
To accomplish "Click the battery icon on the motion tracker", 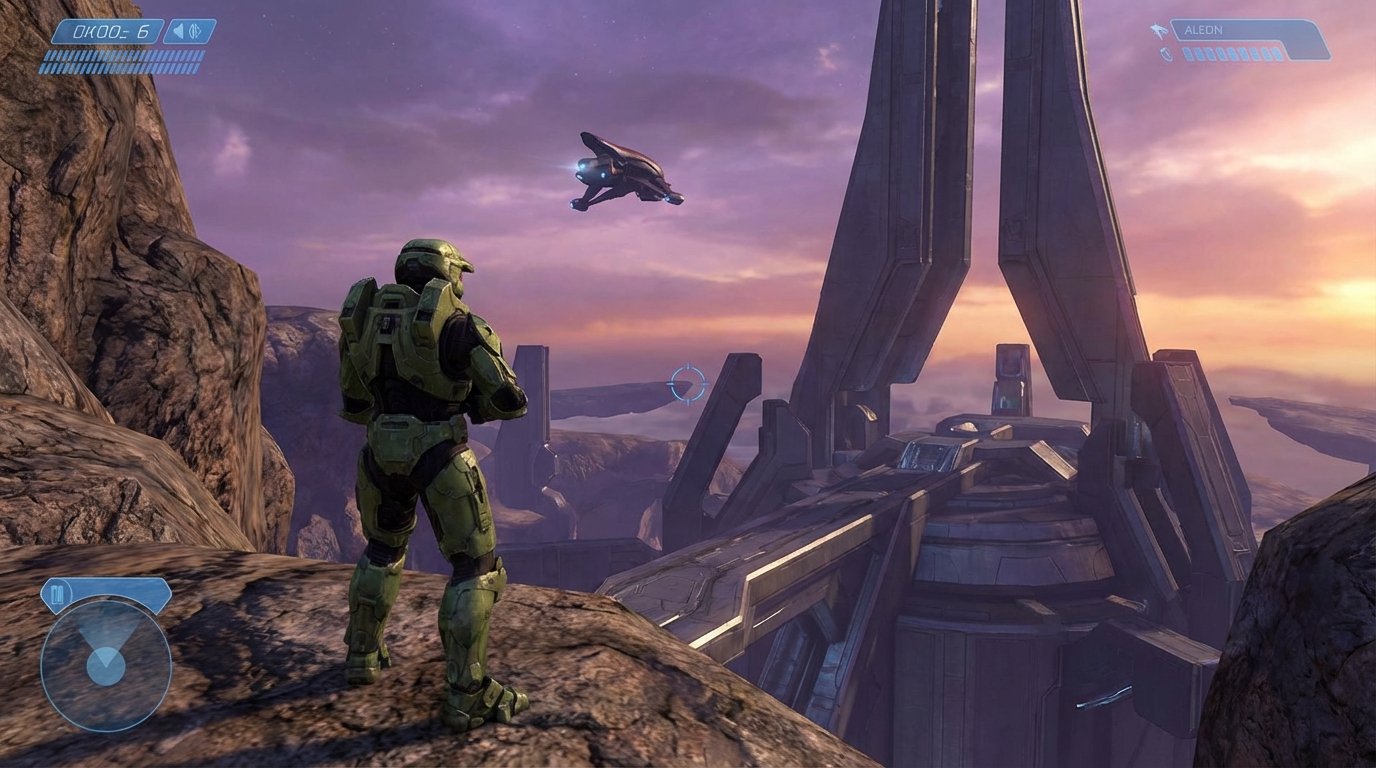I will tap(58, 592).
